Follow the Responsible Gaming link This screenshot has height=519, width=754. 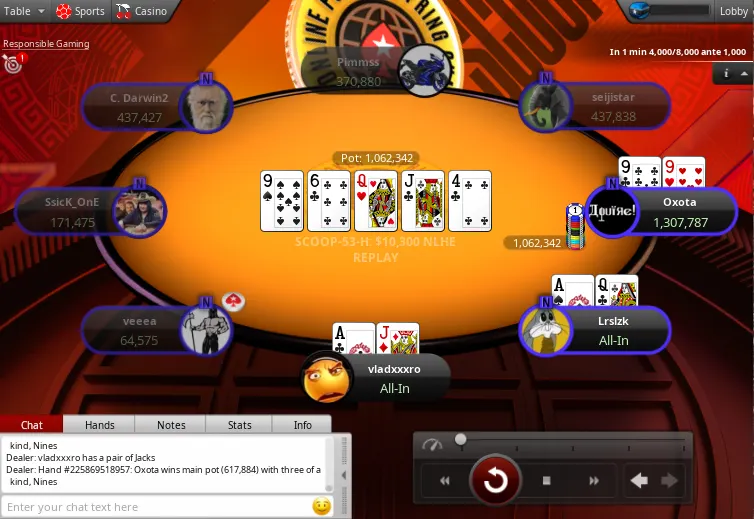tap(46, 44)
